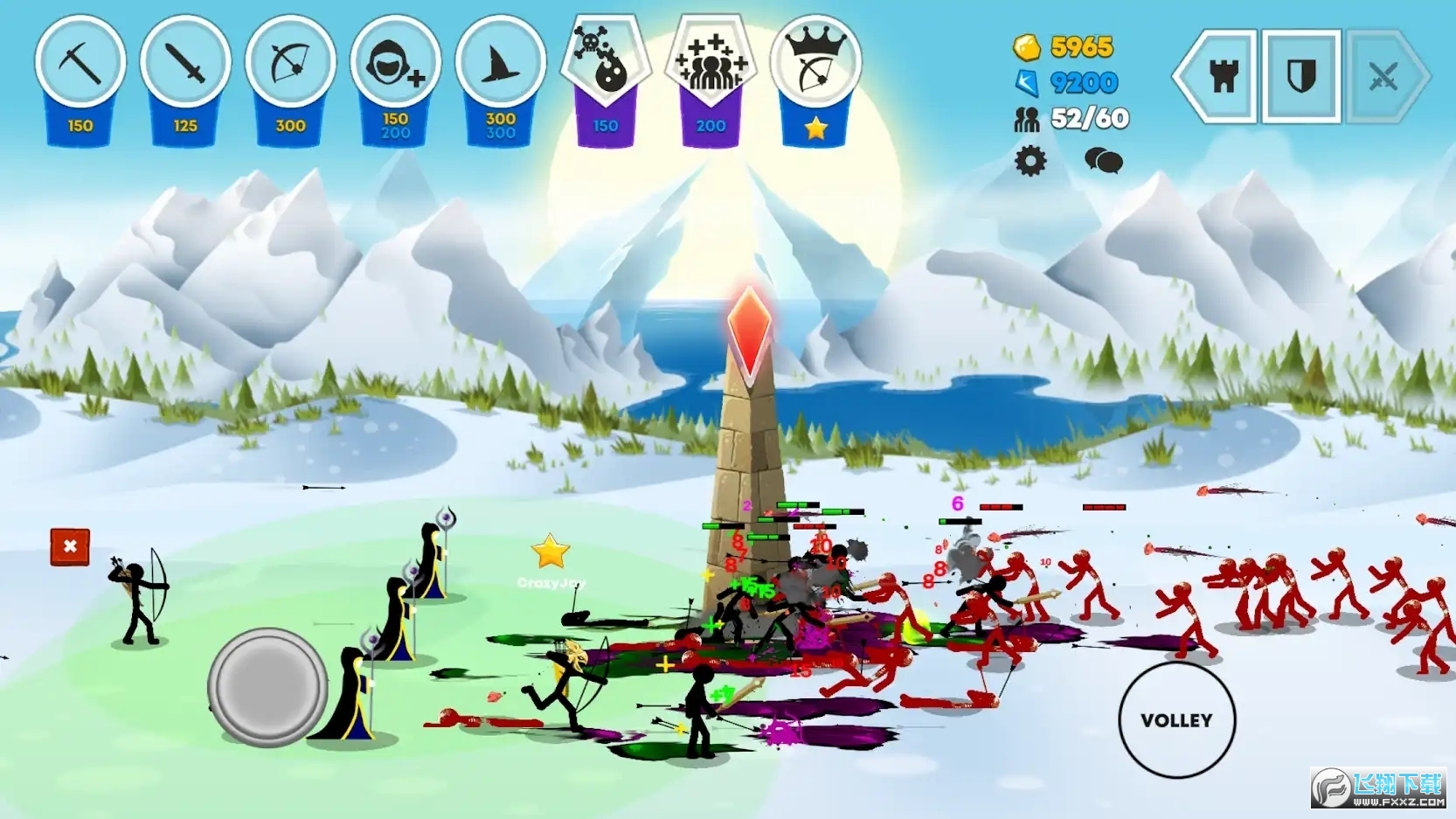Image resolution: width=1456 pixels, height=819 pixels.
Task: Select the crowned archer hero ability
Action: 815,66
